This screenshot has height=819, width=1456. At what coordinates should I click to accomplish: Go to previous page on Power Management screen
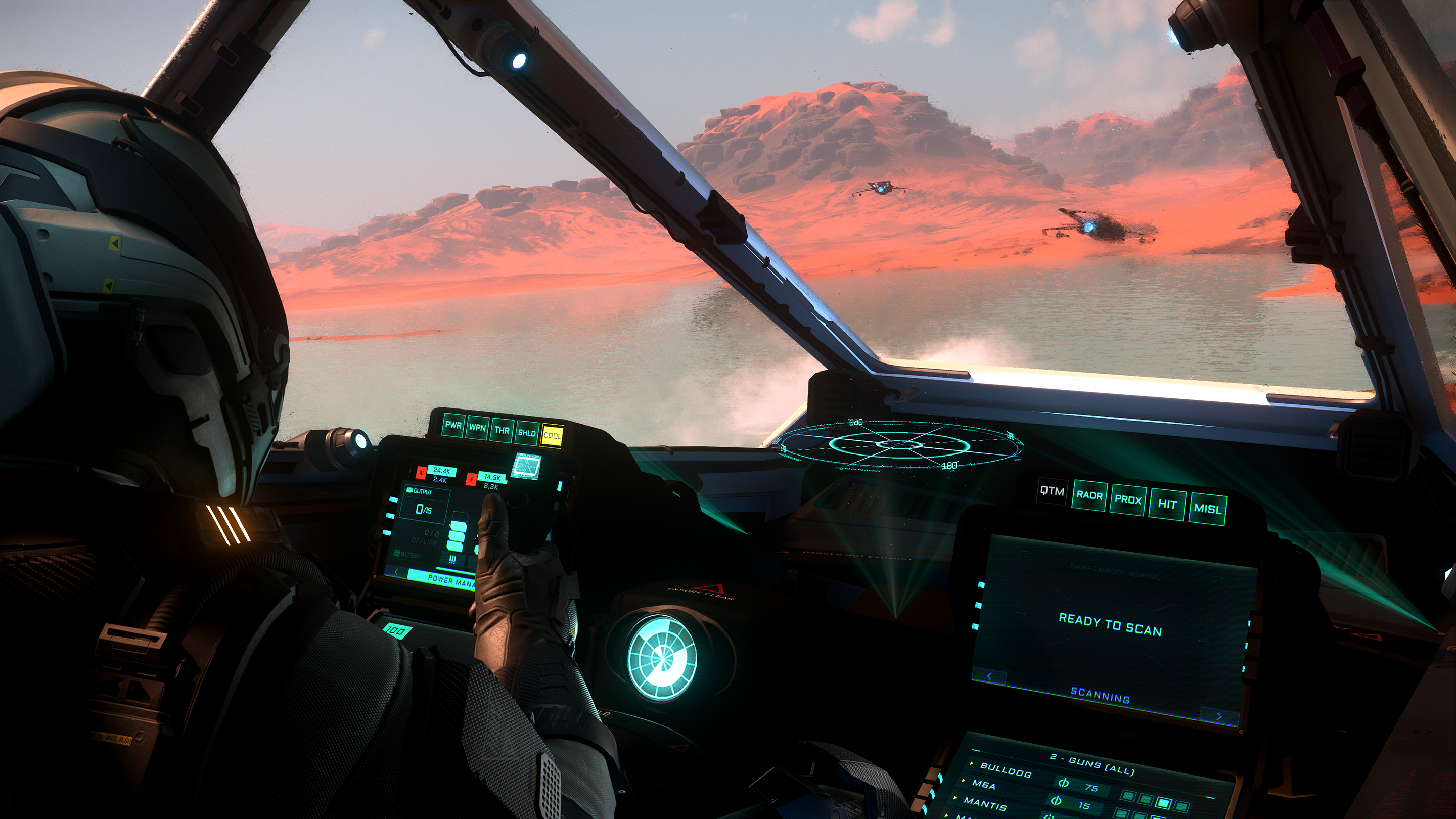pos(397,572)
